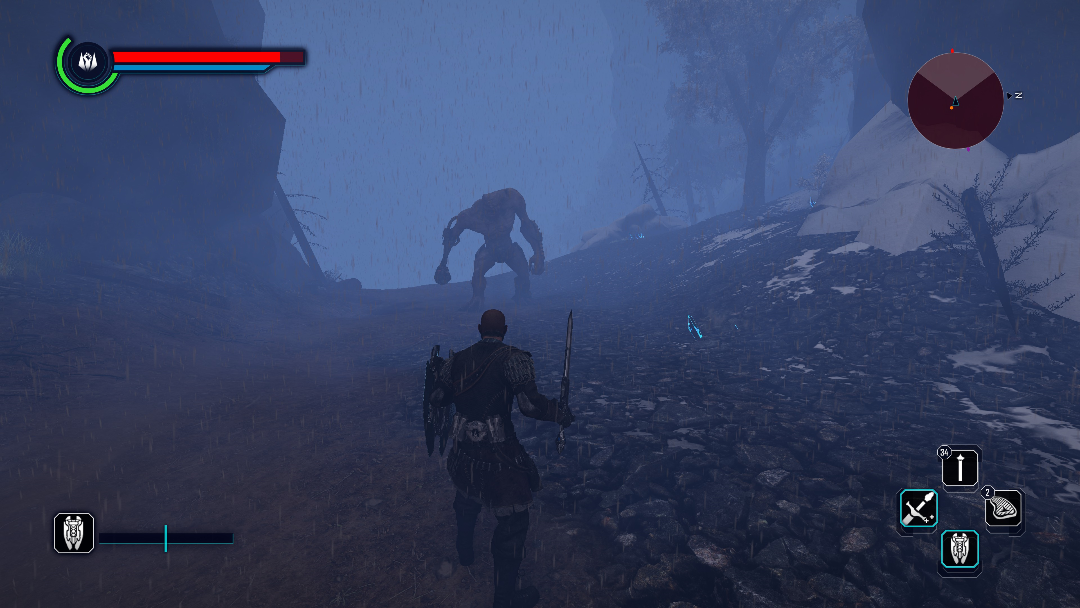Open the character emblem next to the health bar
Screen dimensions: 1080x608
pyautogui.click(x=86, y=62)
